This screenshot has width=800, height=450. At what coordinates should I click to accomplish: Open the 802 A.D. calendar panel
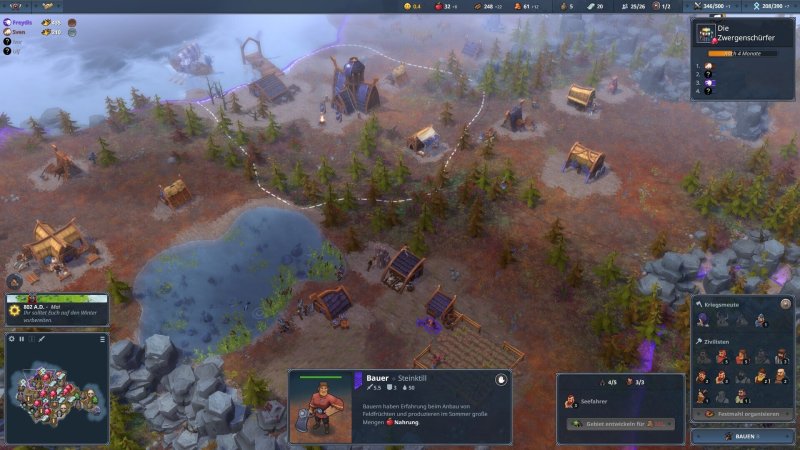click(x=55, y=309)
